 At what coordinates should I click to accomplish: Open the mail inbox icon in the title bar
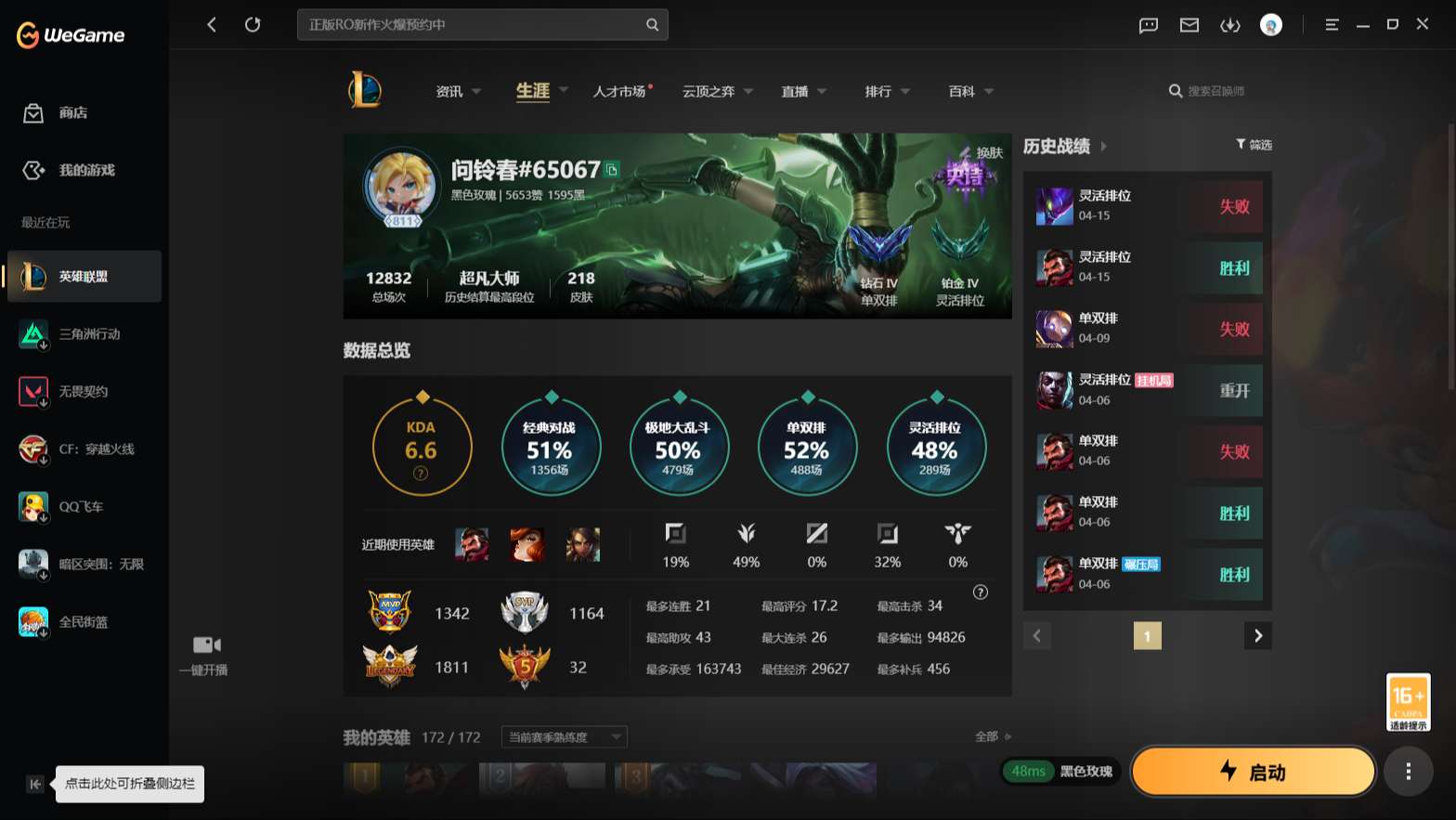click(x=1189, y=25)
